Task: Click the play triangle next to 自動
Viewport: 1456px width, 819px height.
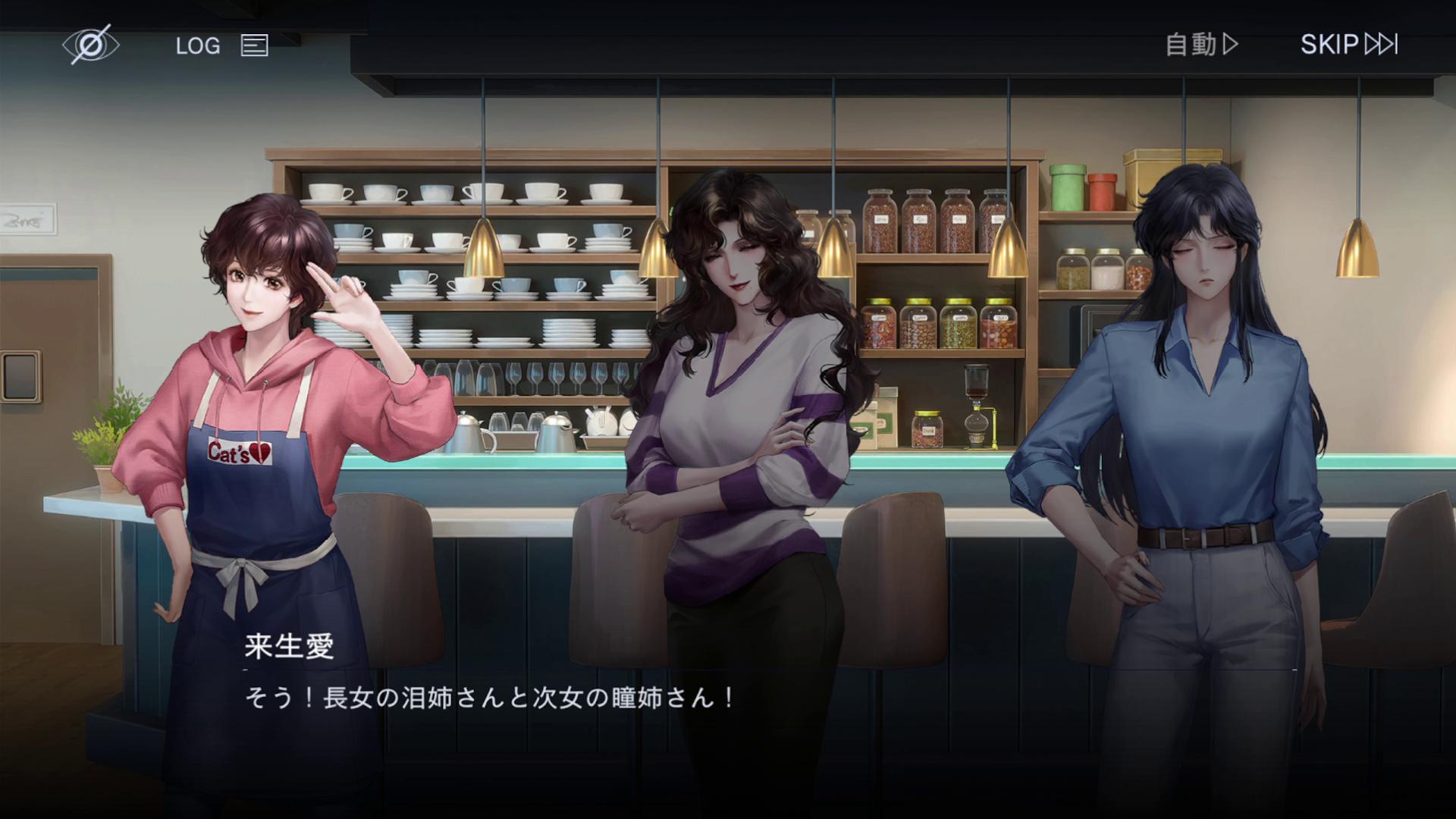Action: [x=1230, y=45]
